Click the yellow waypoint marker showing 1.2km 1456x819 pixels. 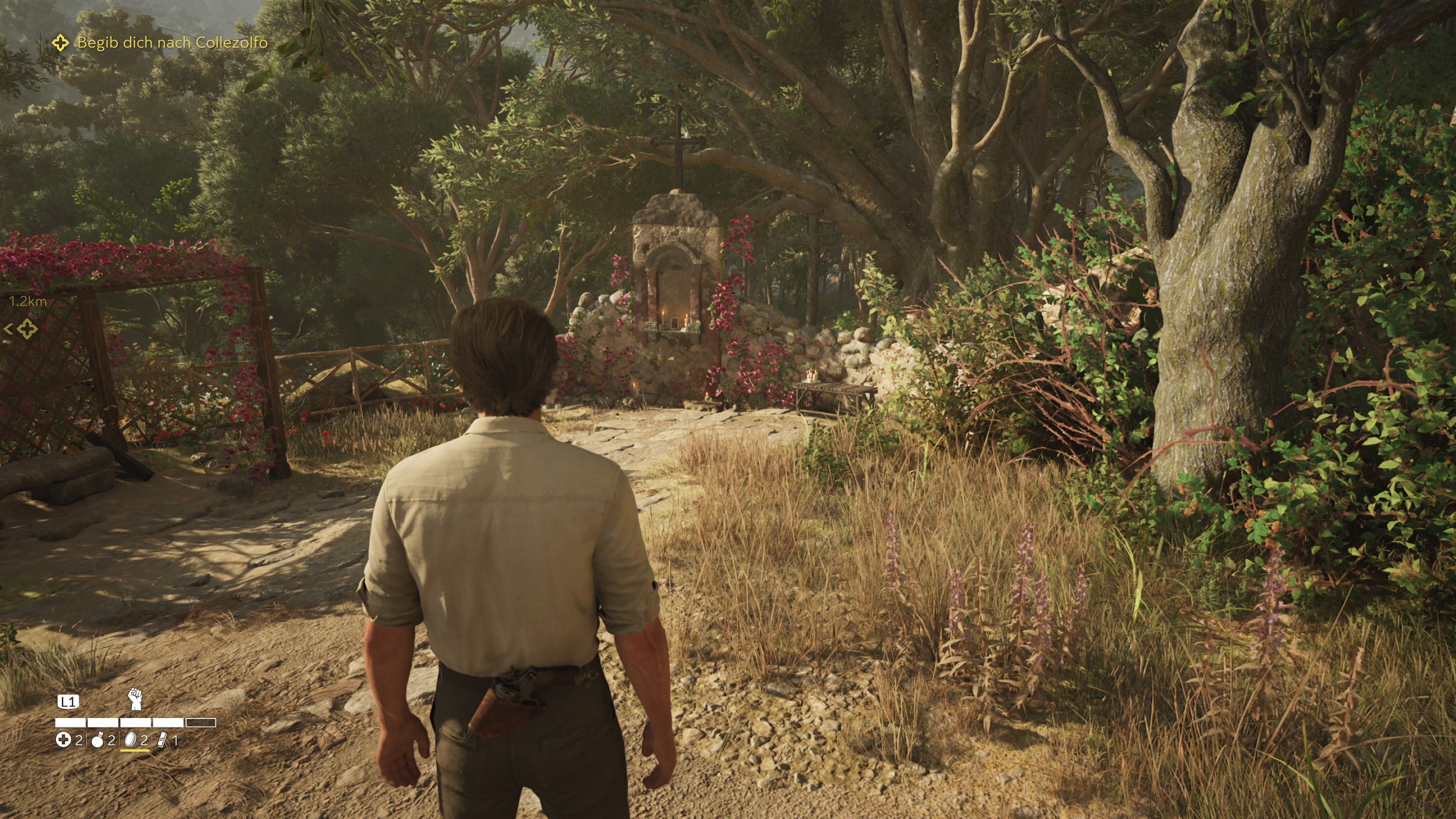(27, 328)
